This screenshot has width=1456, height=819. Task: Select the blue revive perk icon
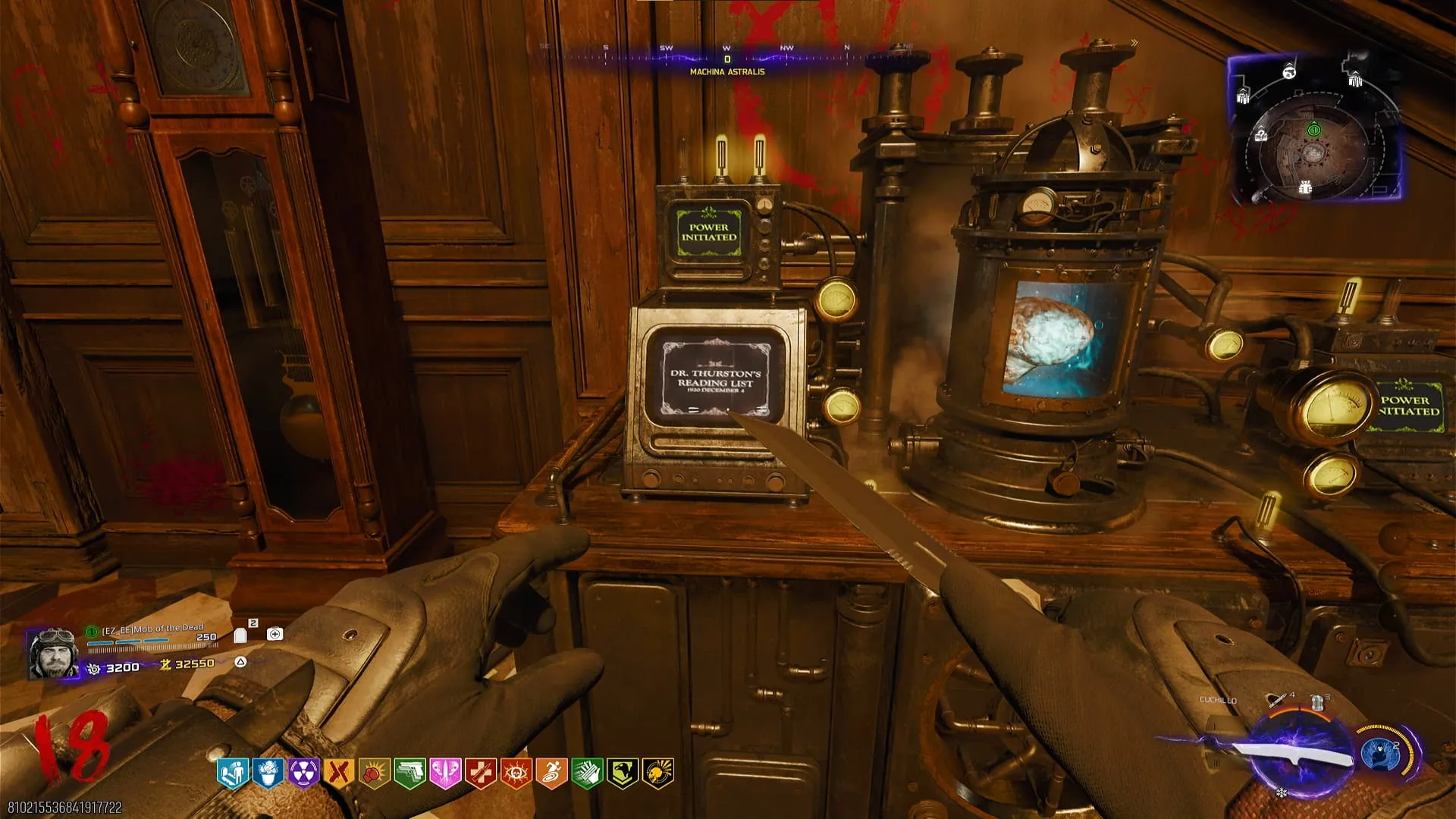click(x=232, y=773)
